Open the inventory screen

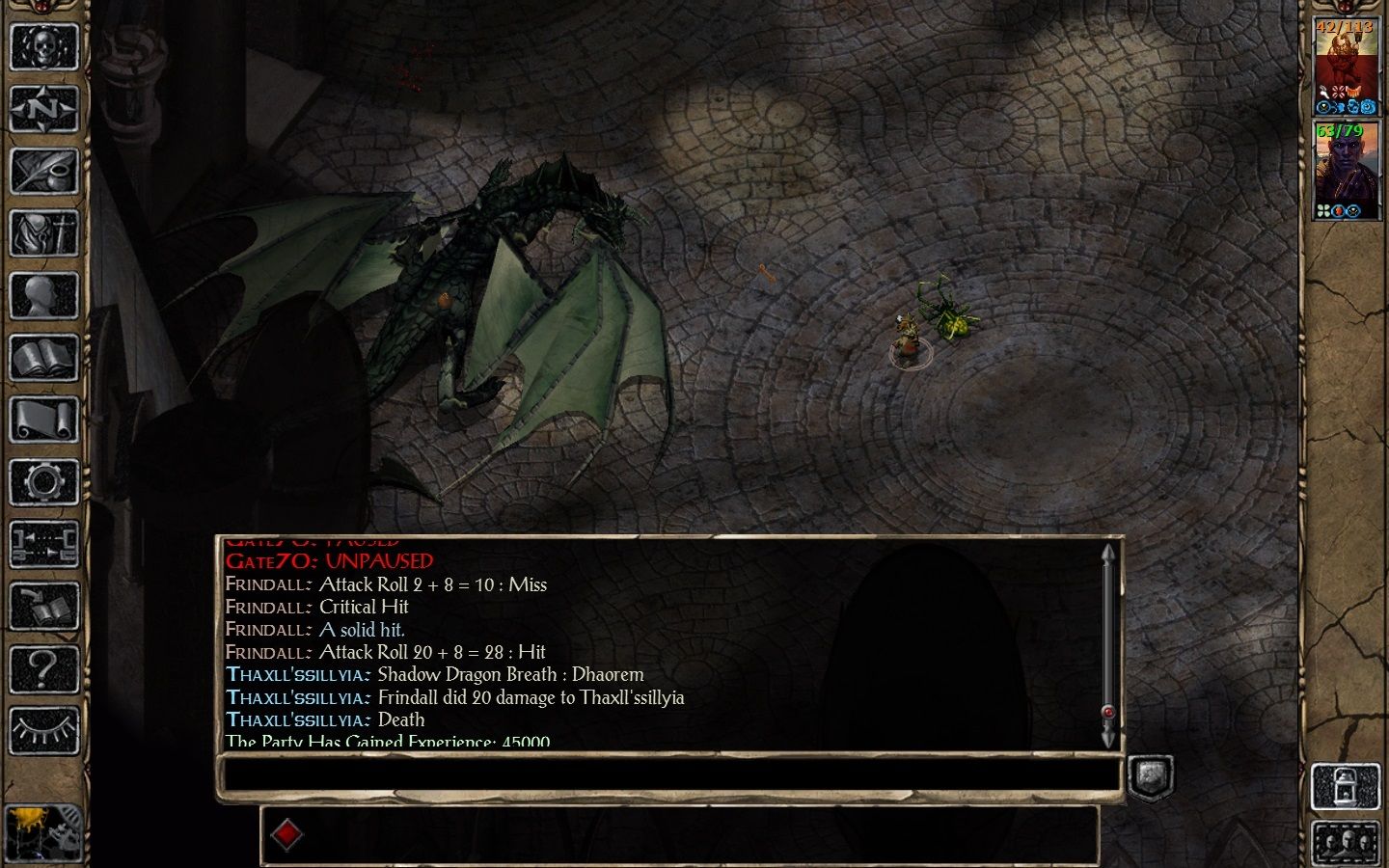[x=43, y=233]
